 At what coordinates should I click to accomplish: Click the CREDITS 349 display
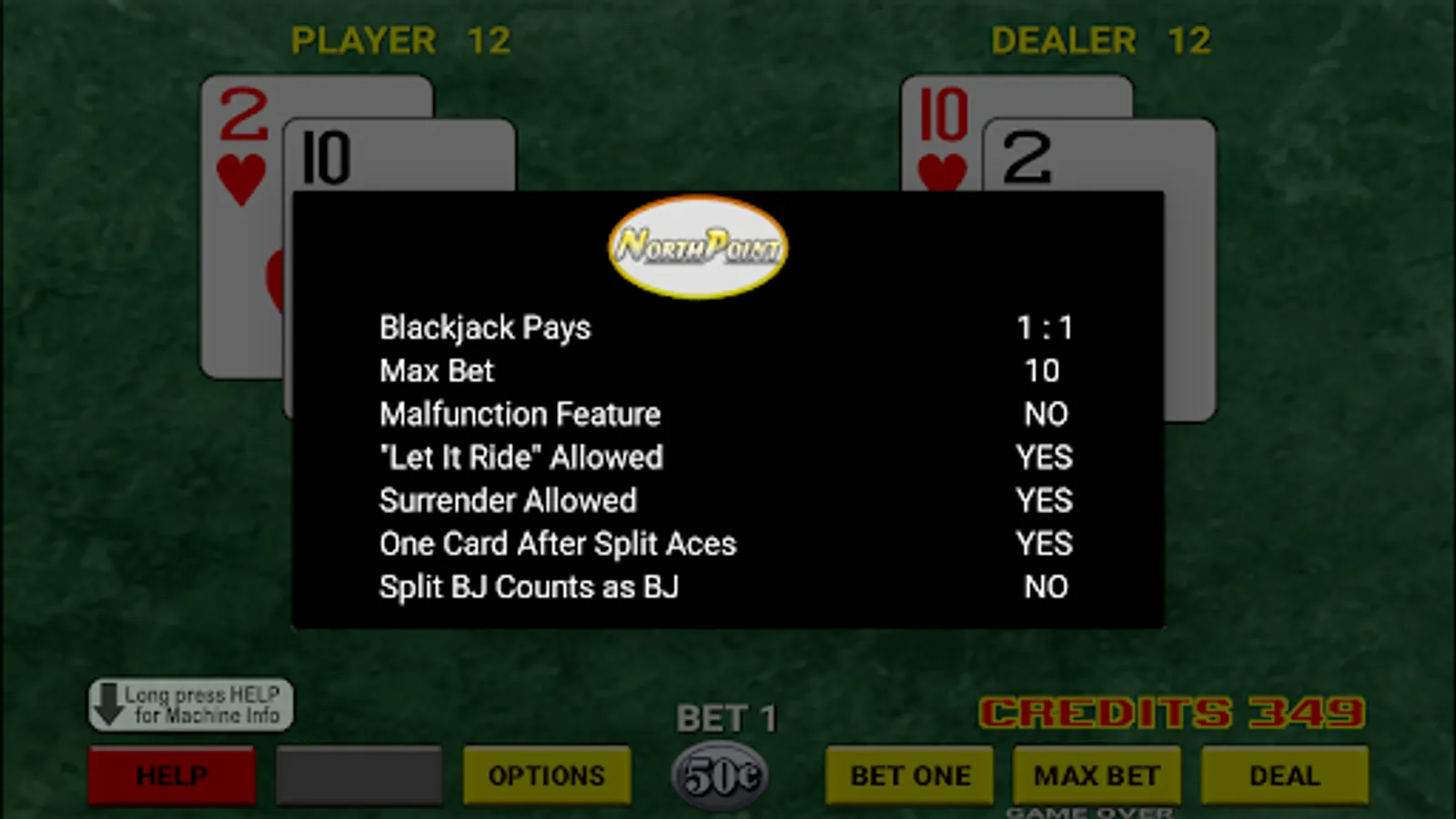point(1169,713)
